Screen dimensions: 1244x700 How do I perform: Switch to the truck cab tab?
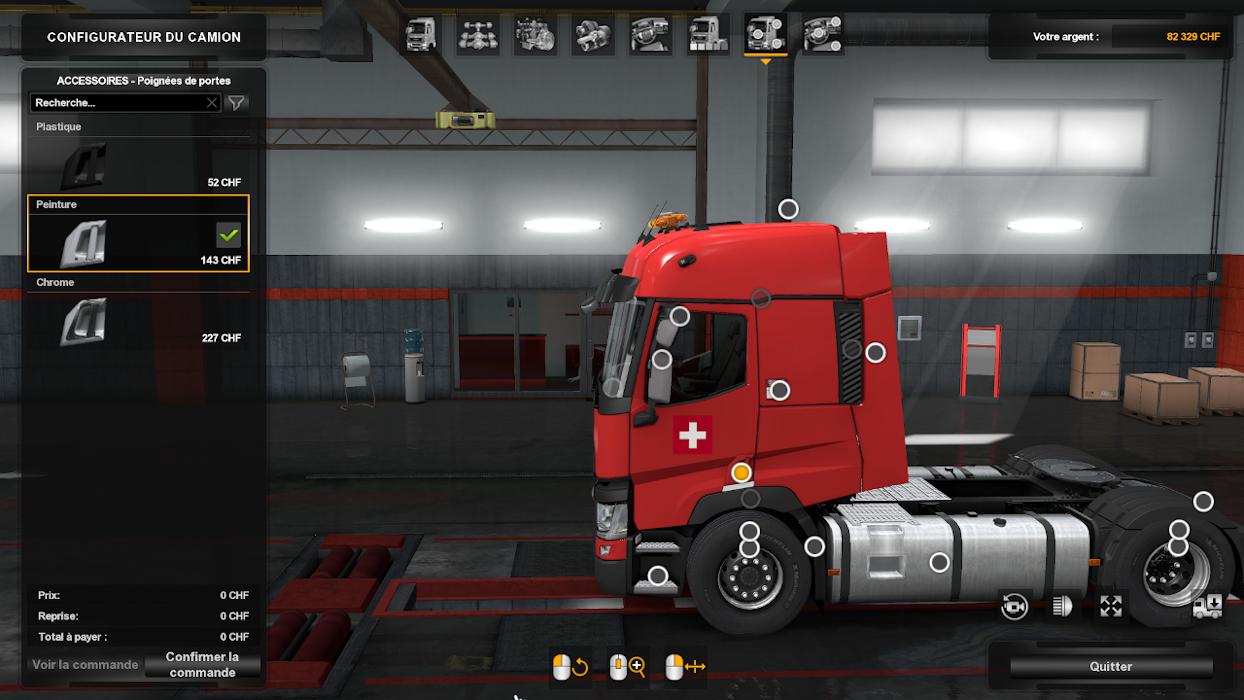pyautogui.click(x=421, y=35)
